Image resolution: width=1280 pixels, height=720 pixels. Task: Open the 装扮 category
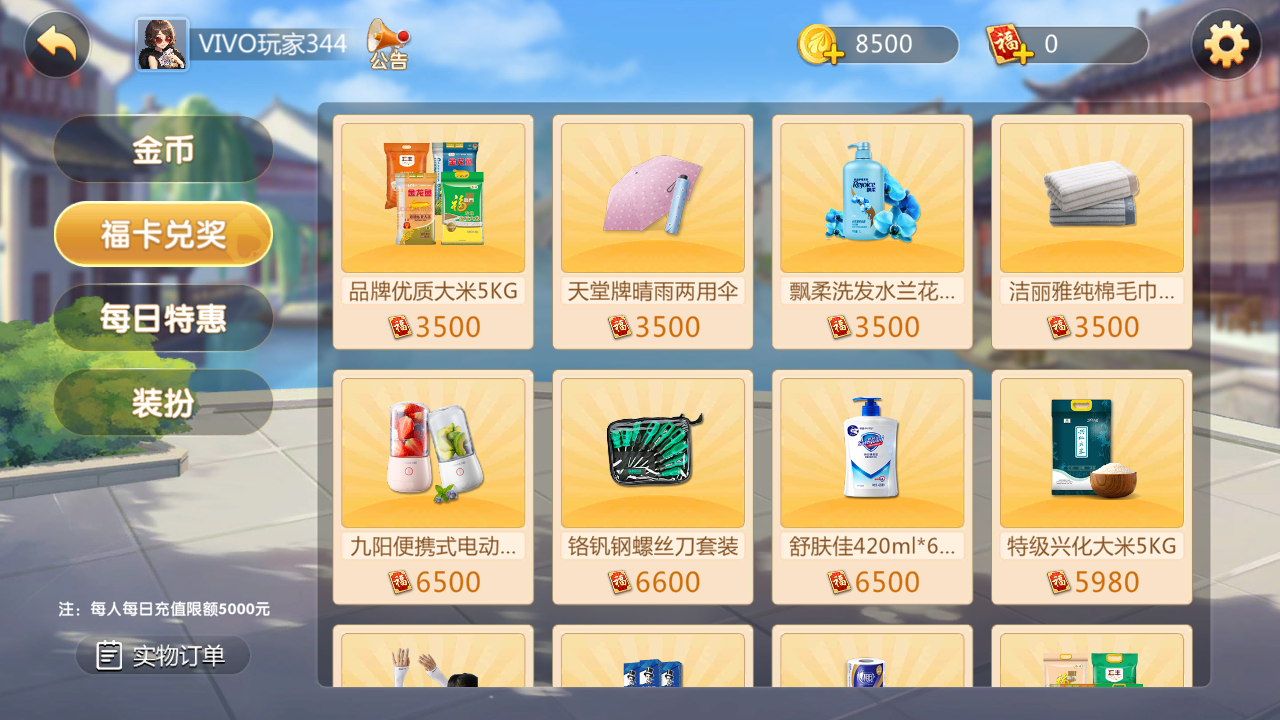pos(162,402)
